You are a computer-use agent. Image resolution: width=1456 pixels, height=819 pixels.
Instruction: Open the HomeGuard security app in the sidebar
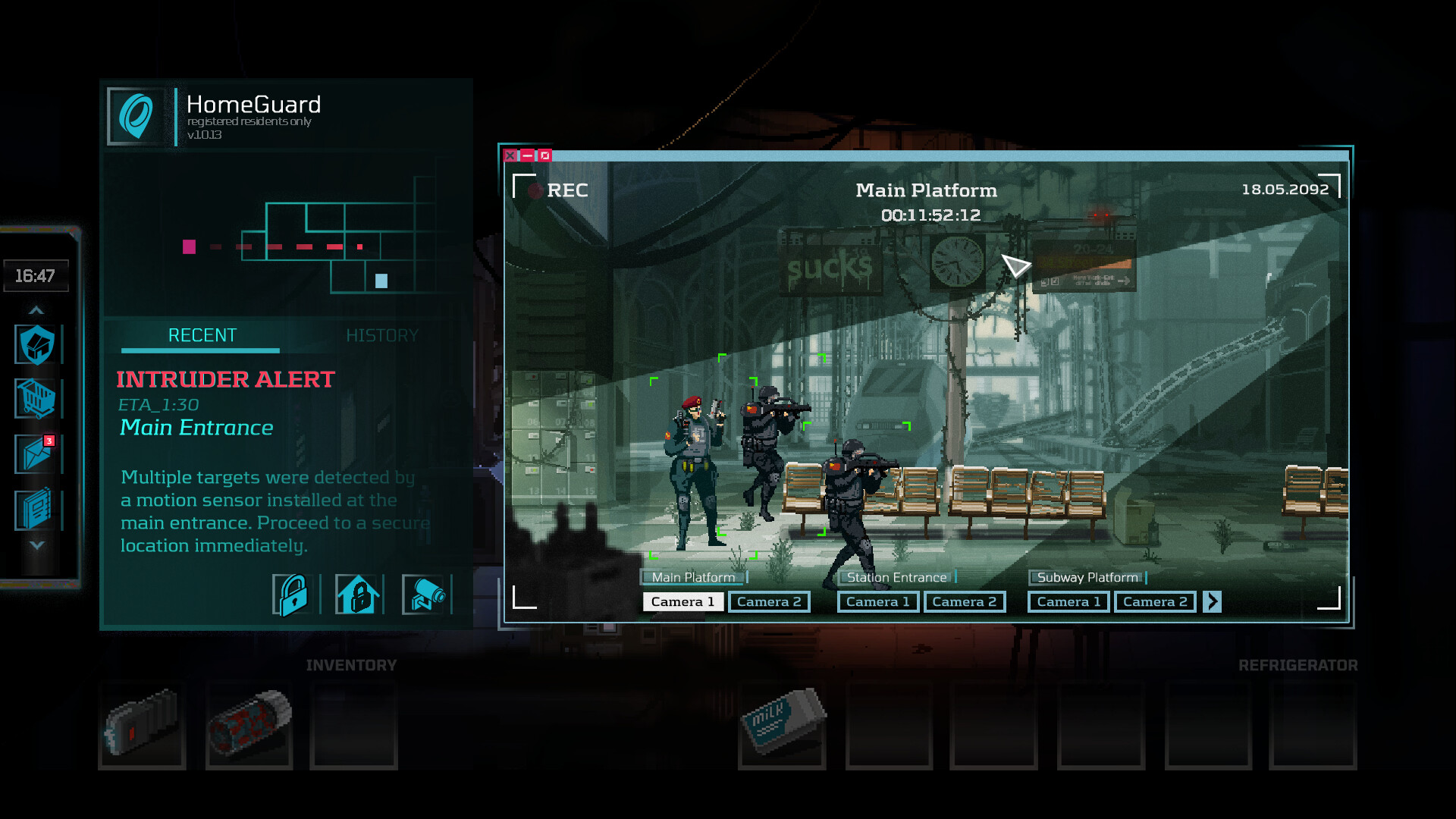pyautogui.click(x=36, y=344)
